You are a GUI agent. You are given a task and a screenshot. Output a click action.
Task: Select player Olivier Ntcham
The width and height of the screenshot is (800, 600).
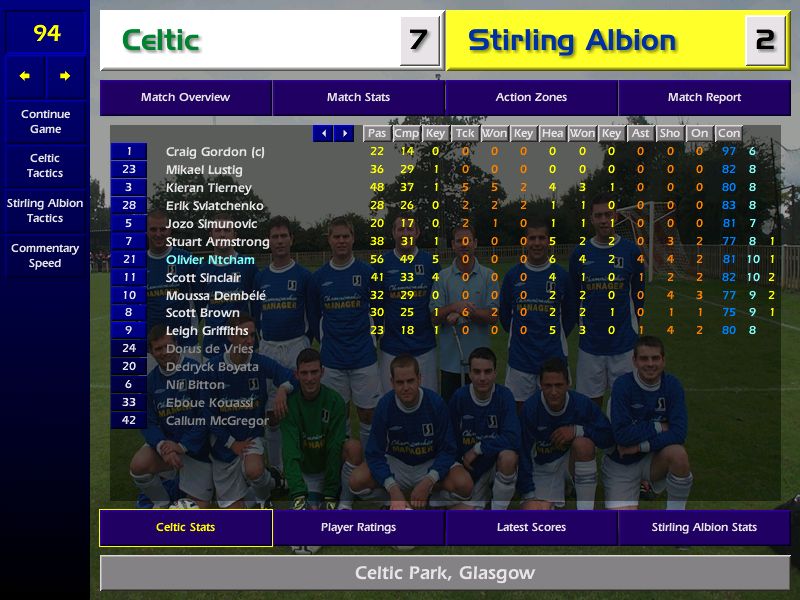pyautogui.click(x=210, y=260)
